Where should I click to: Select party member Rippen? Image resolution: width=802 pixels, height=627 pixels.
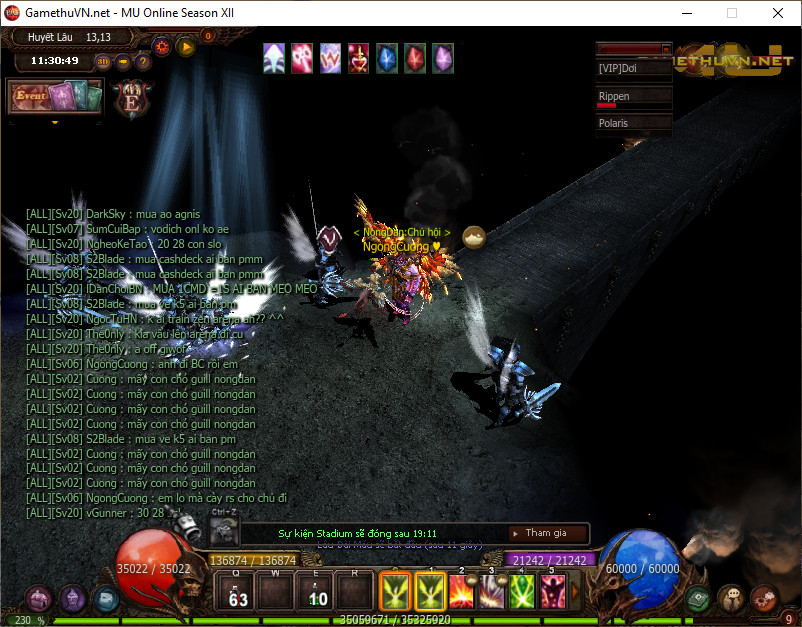tap(634, 97)
